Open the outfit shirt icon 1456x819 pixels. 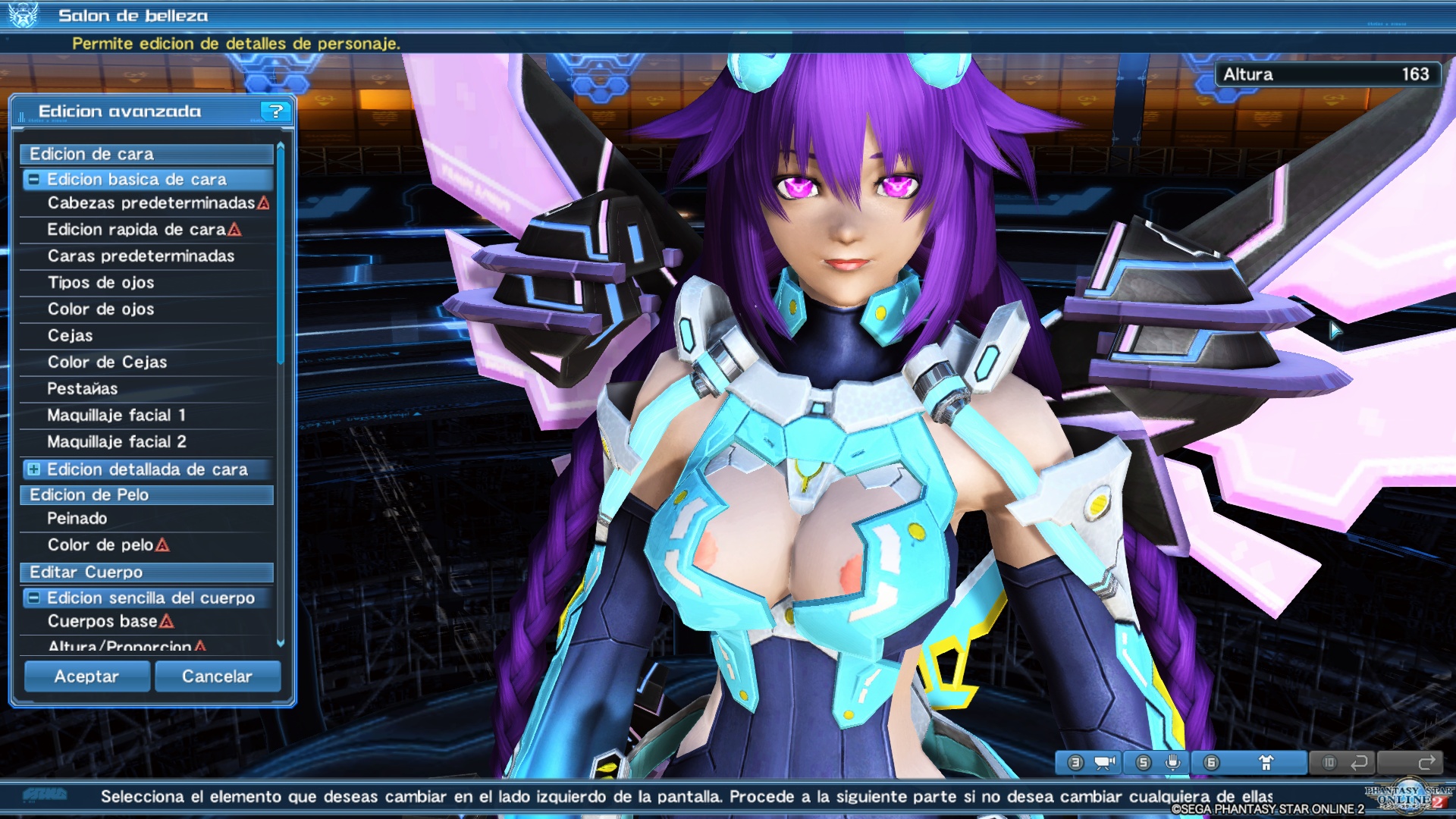tap(1268, 763)
